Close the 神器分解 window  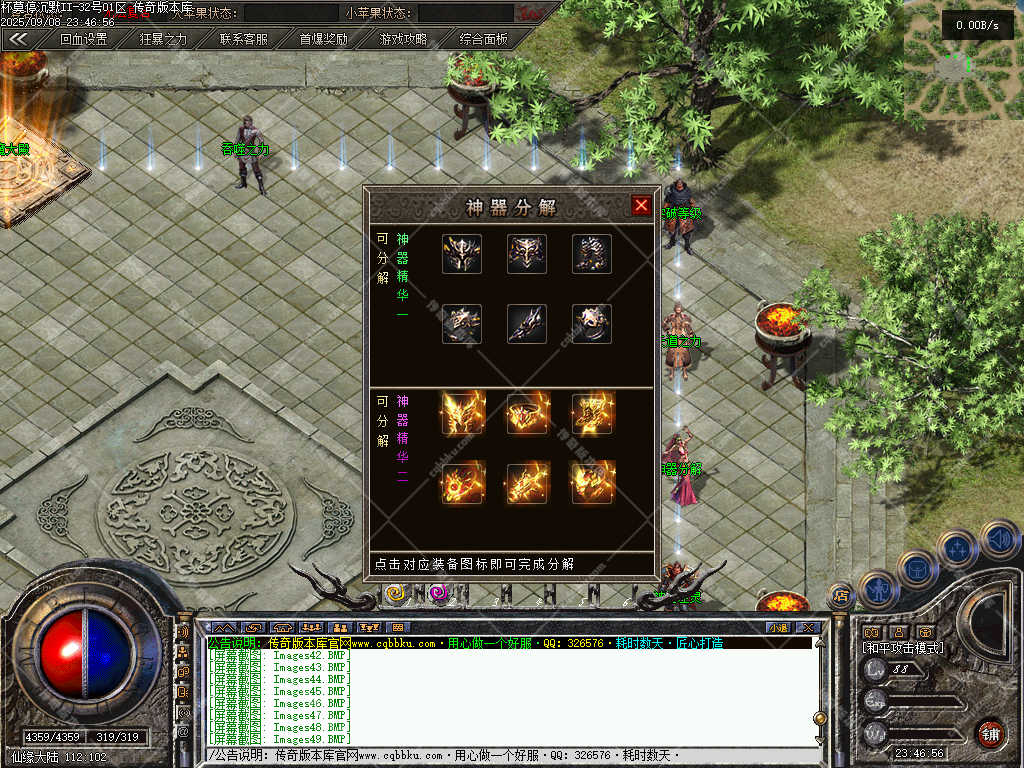(x=641, y=206)
